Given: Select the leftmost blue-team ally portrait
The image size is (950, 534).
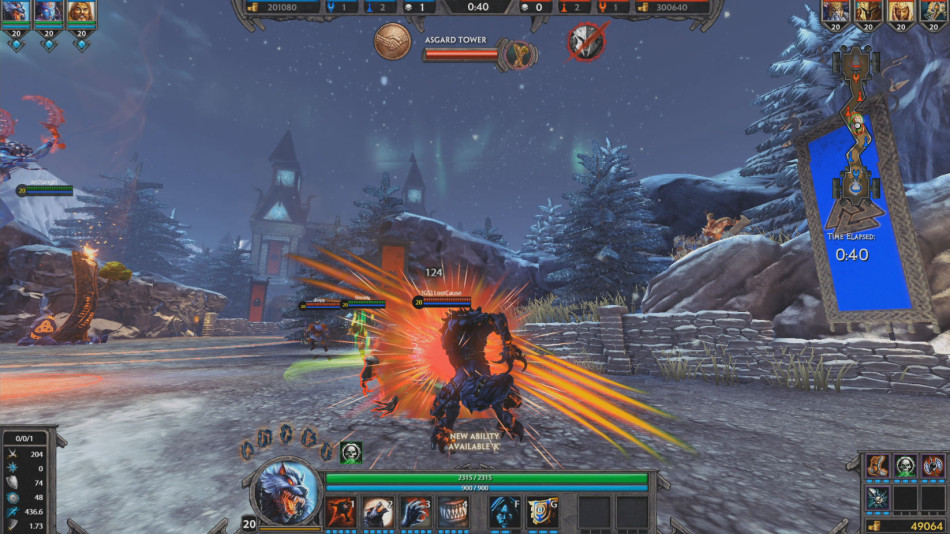Looking at the screenshot, I should click(15, 12).
